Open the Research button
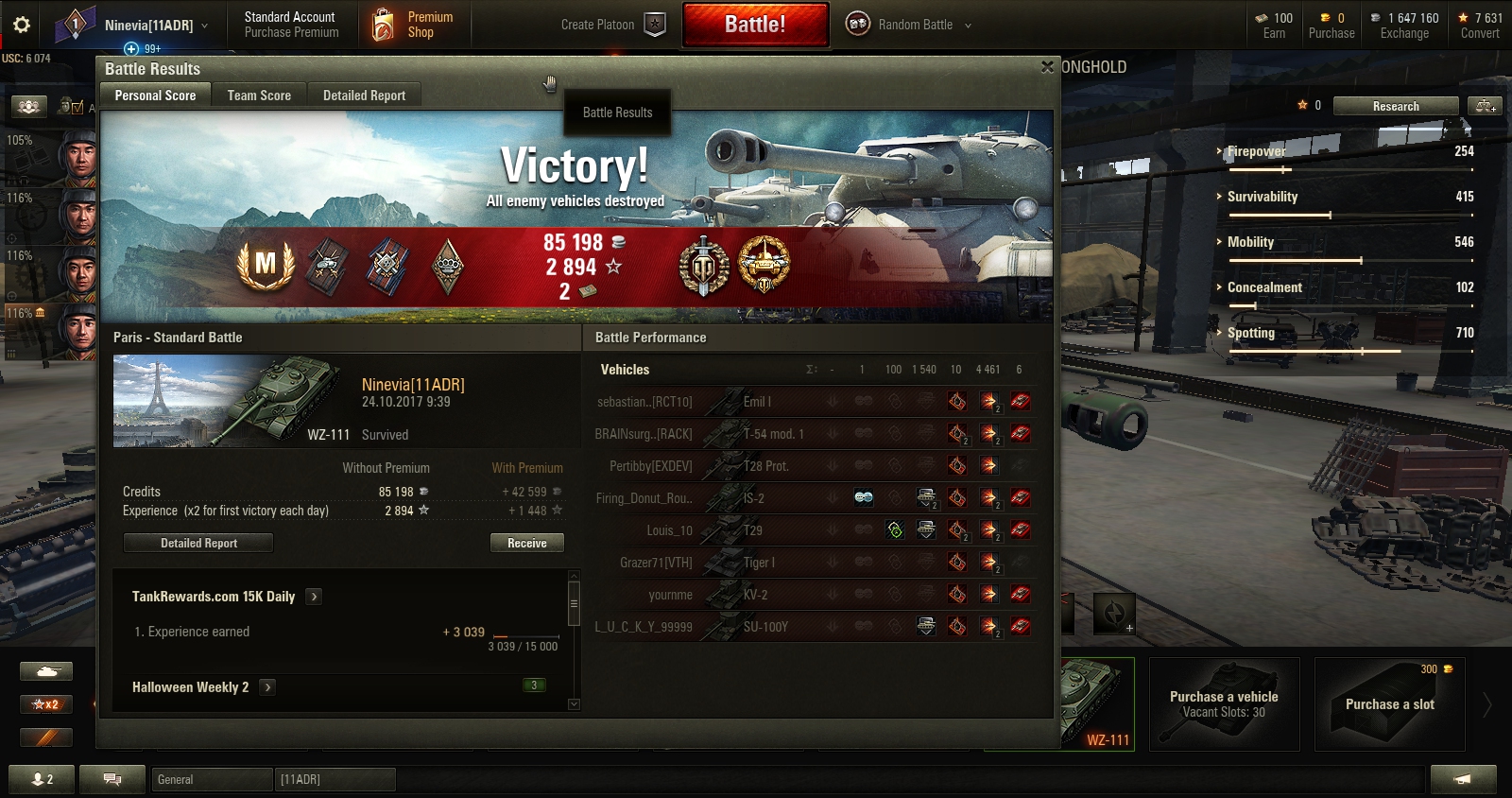This screenshot has width=1512, height=798. coord(1395,106)
